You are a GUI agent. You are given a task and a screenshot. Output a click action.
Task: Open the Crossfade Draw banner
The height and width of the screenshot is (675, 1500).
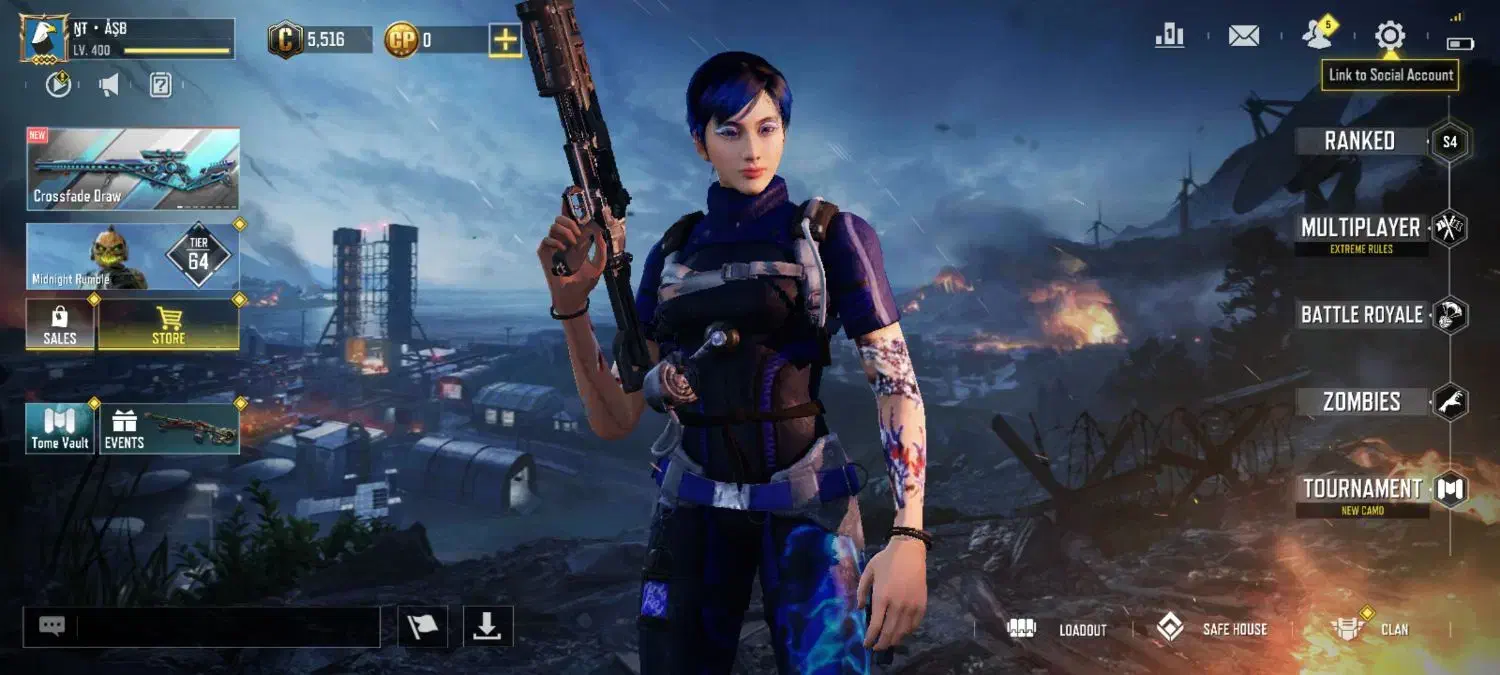pyautogui.click(x=133, y=169)
